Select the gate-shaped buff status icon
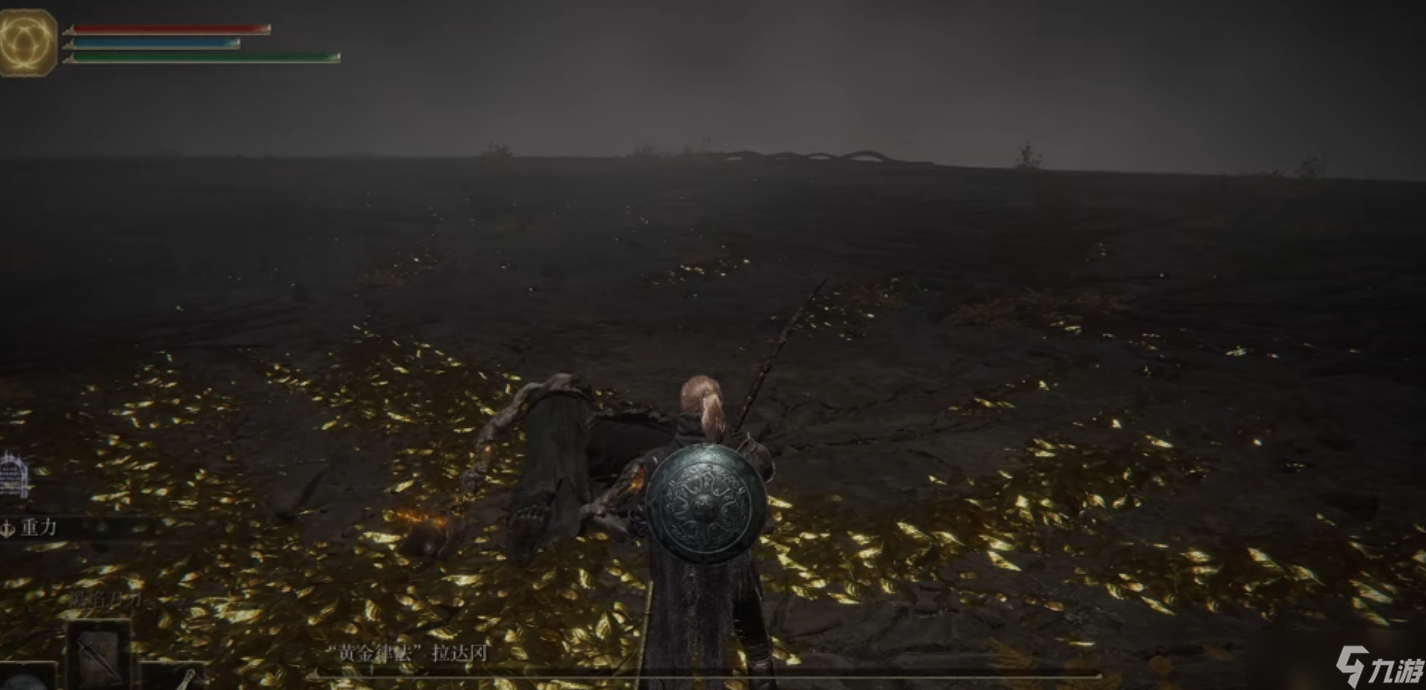 [x=13, y=475]
